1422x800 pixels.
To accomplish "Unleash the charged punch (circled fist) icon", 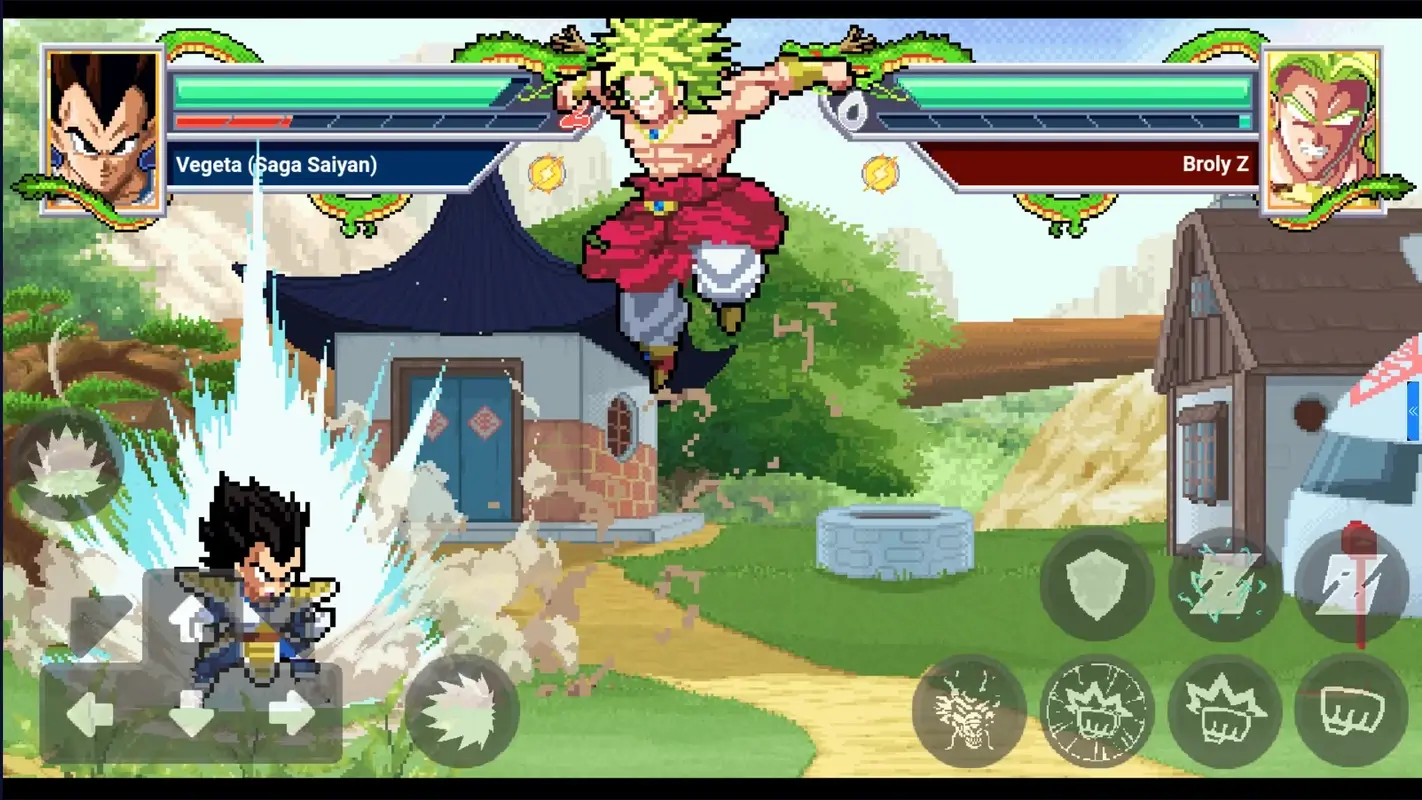I will click(1096, 710).
